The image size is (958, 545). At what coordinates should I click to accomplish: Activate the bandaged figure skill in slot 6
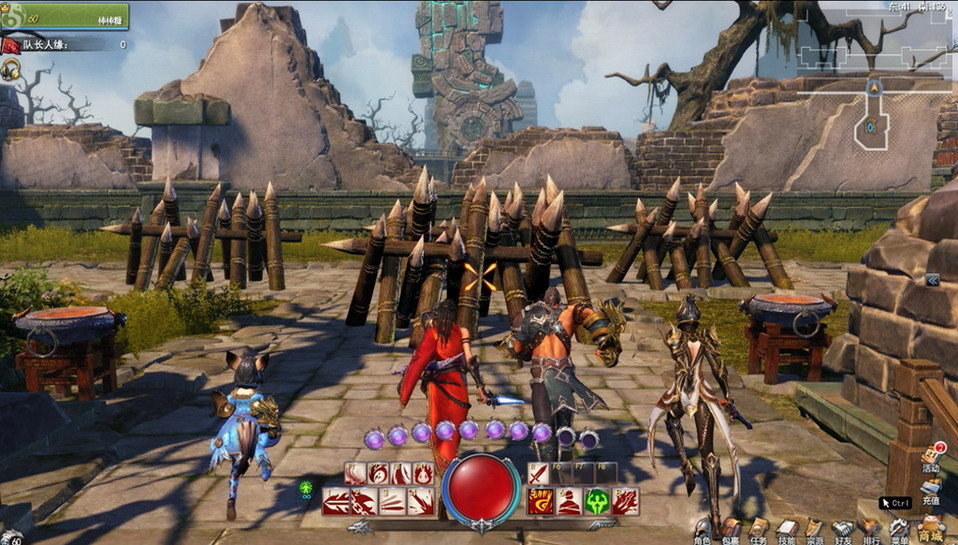tap(569, 501)
